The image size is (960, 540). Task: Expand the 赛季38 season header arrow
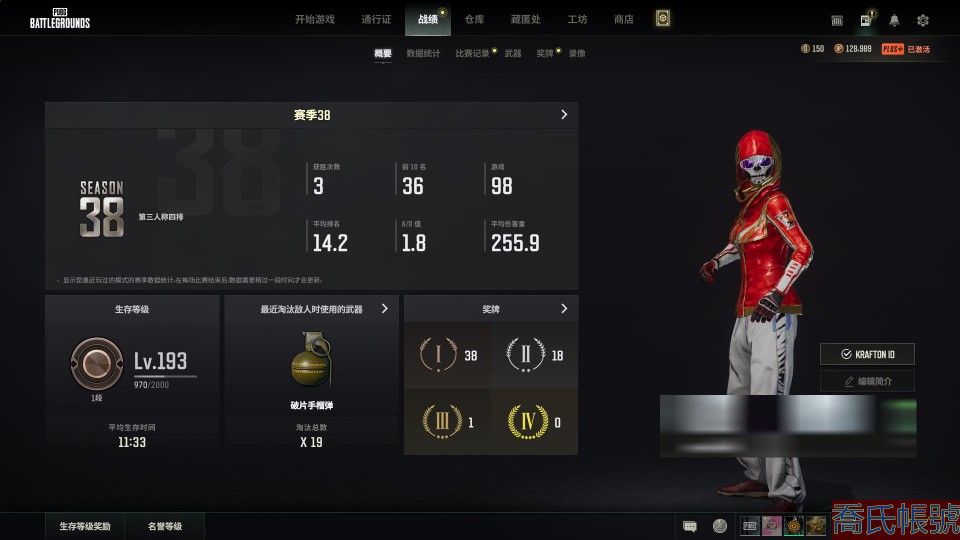tap(564, 115)
